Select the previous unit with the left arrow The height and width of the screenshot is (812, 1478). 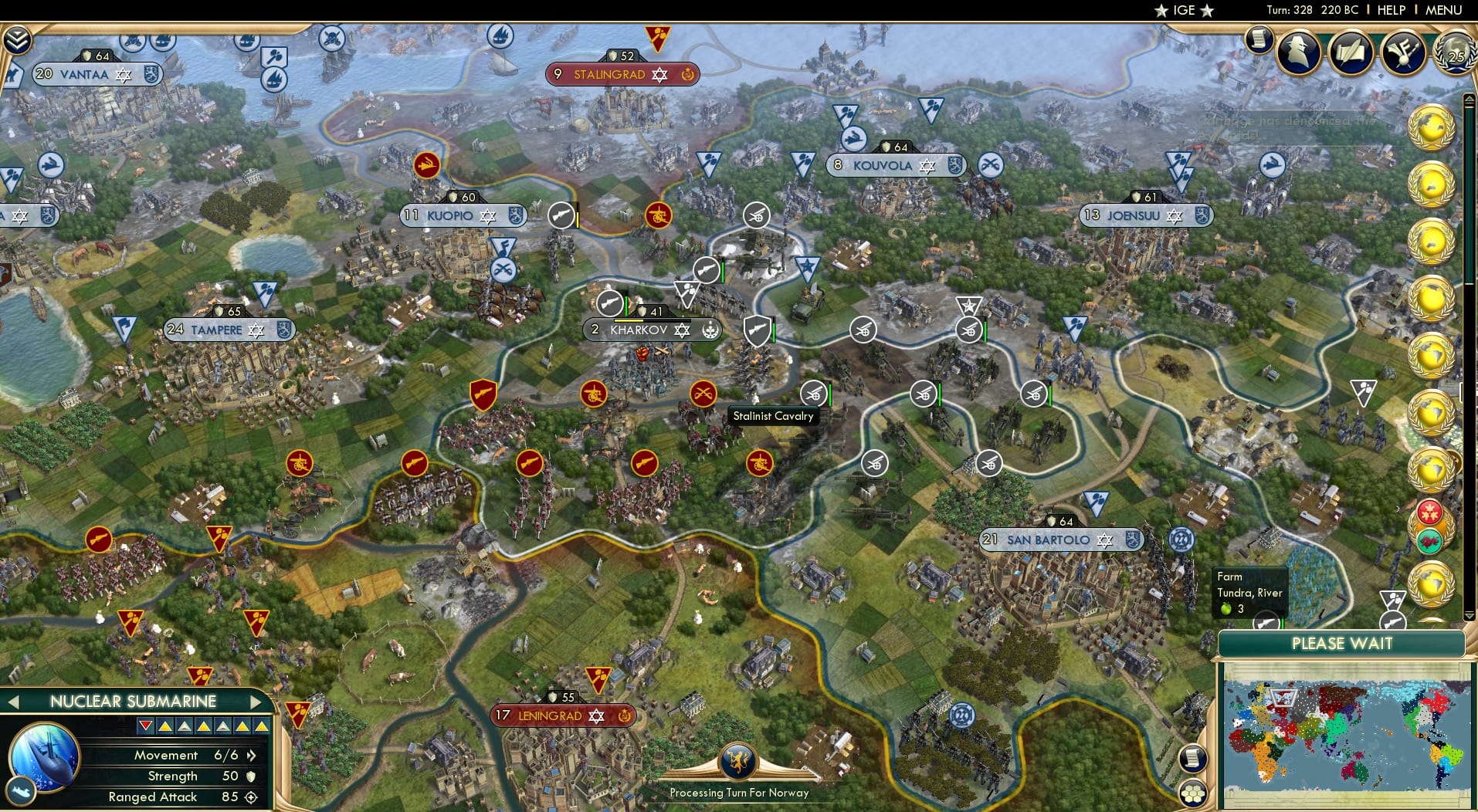[12, 702]
